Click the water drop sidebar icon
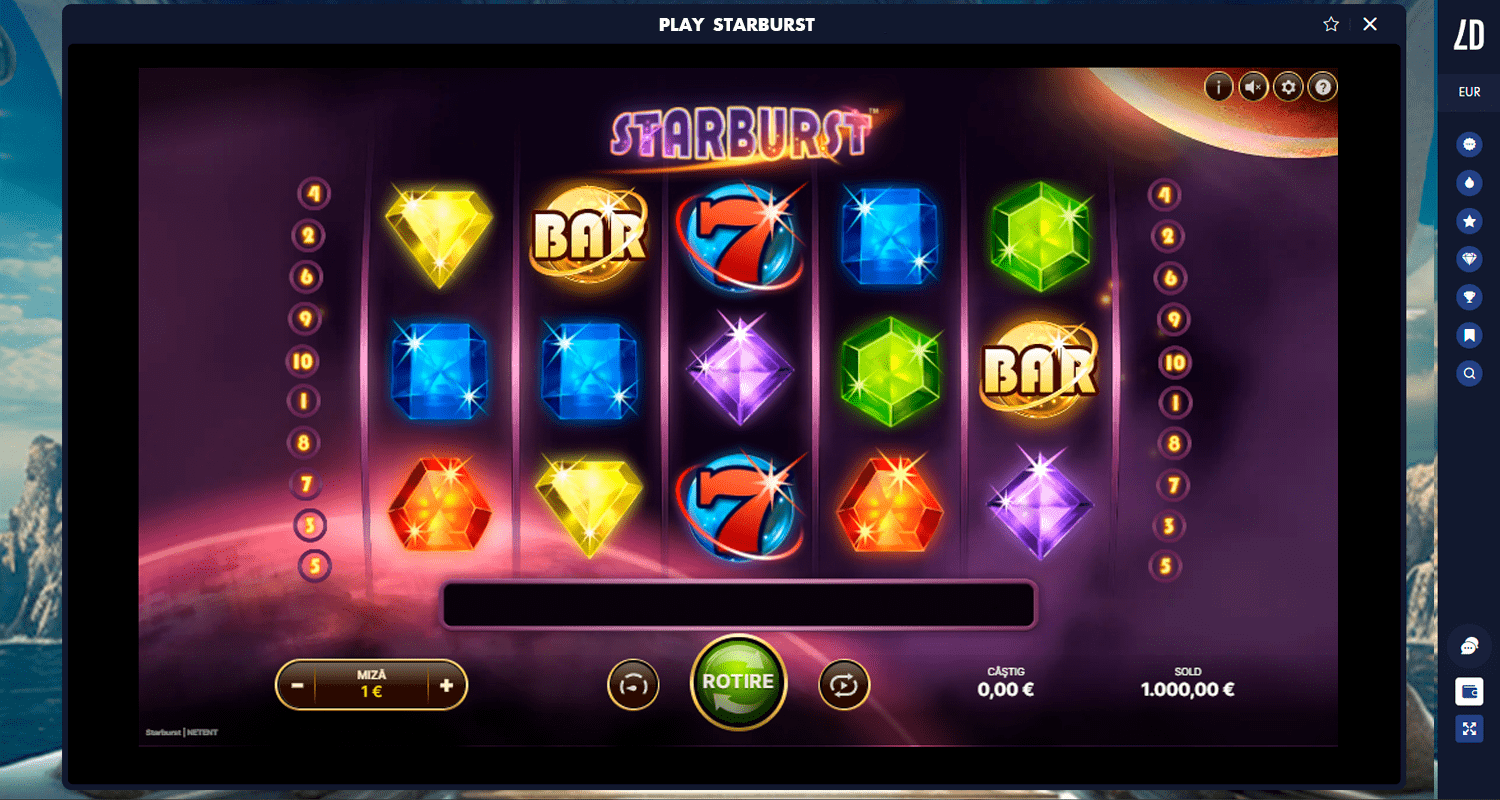1500x800 pixels. pyautogui.click(x=1469, y=183)
